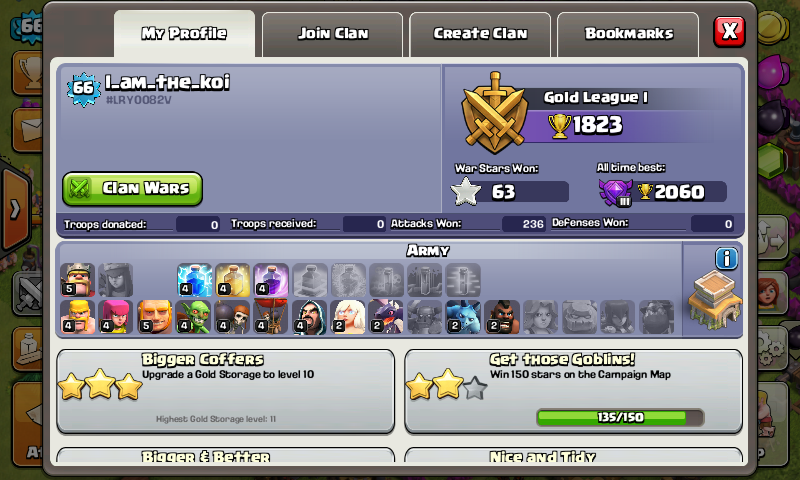
Task: Pick the purple Rage Spell icon
Action: point(270,280)
